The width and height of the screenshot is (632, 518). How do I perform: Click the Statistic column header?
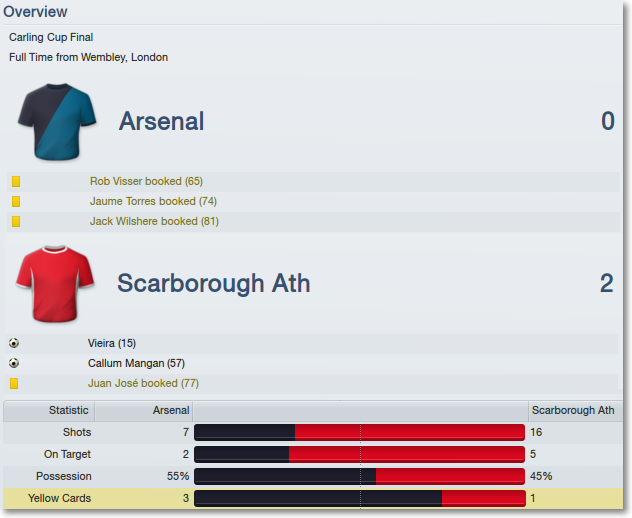click(68, 410)
